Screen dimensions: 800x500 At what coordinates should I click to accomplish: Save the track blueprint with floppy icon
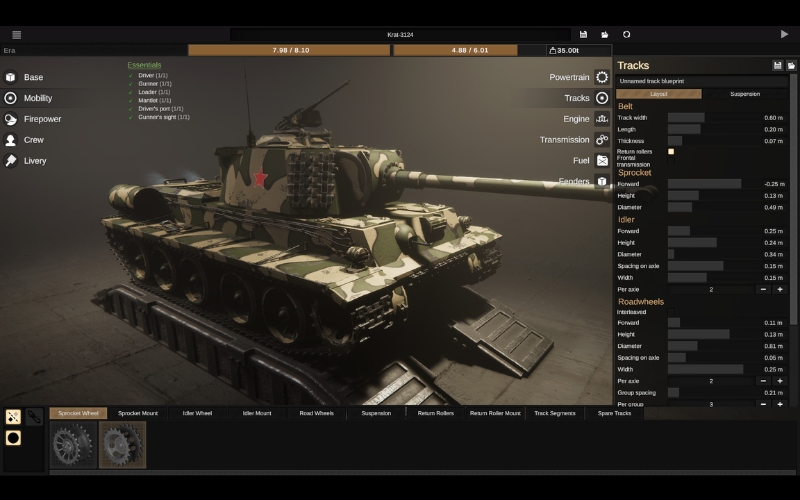777,66
